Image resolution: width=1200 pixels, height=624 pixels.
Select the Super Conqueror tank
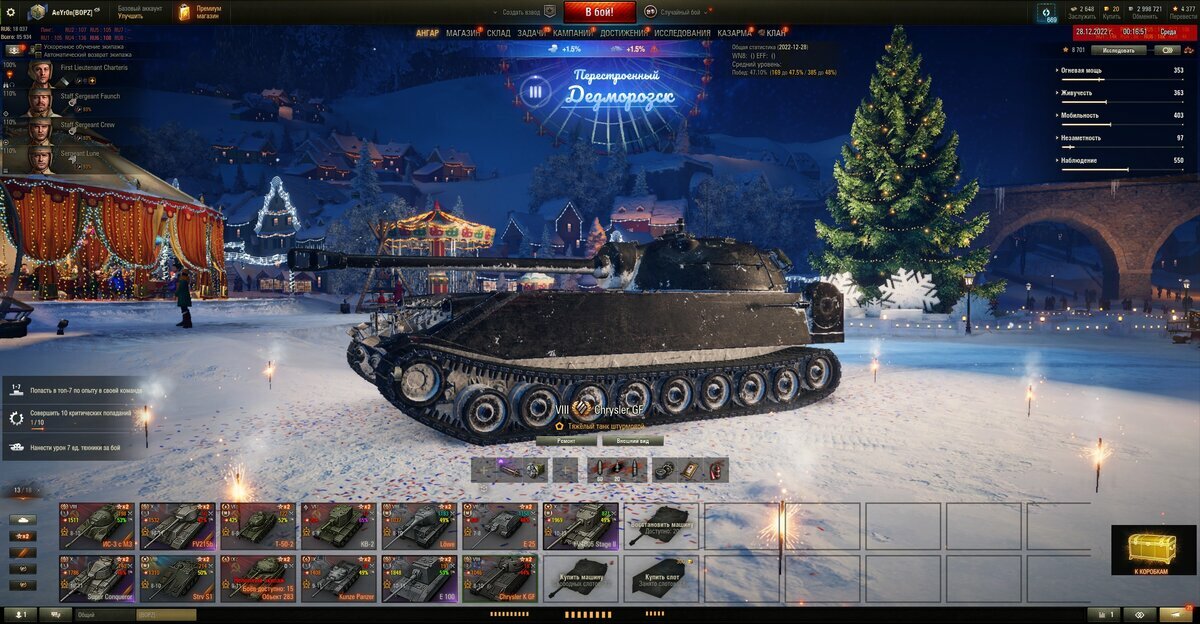tap(96, 579)
